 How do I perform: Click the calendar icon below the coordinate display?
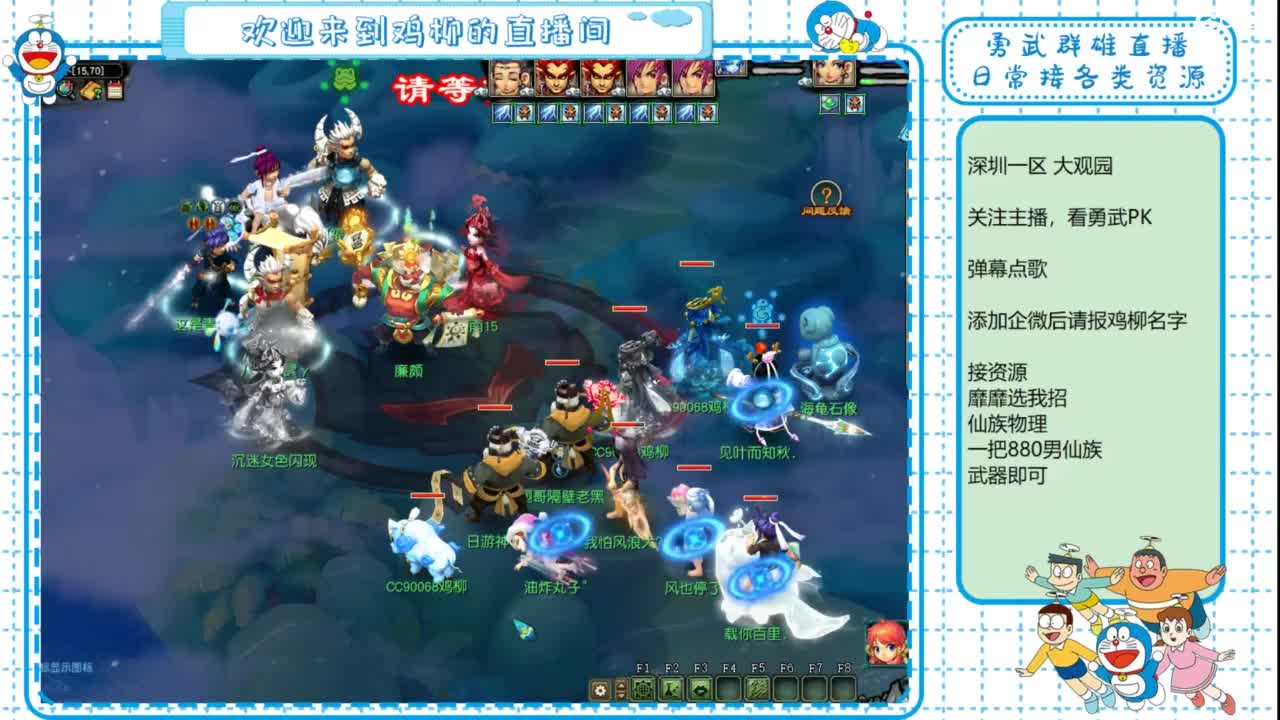pos(114,89)
